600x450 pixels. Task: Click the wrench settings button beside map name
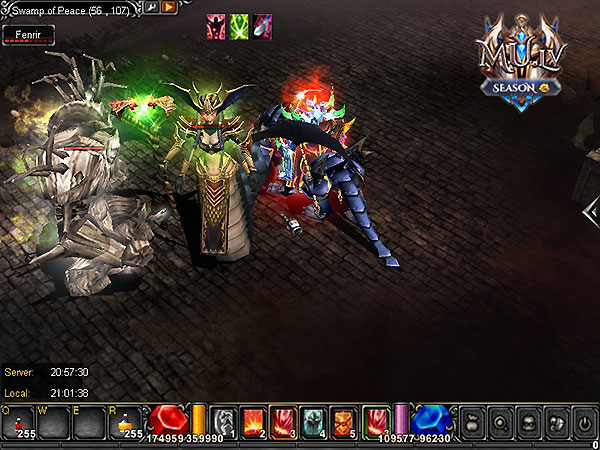(x=151, y=7)
